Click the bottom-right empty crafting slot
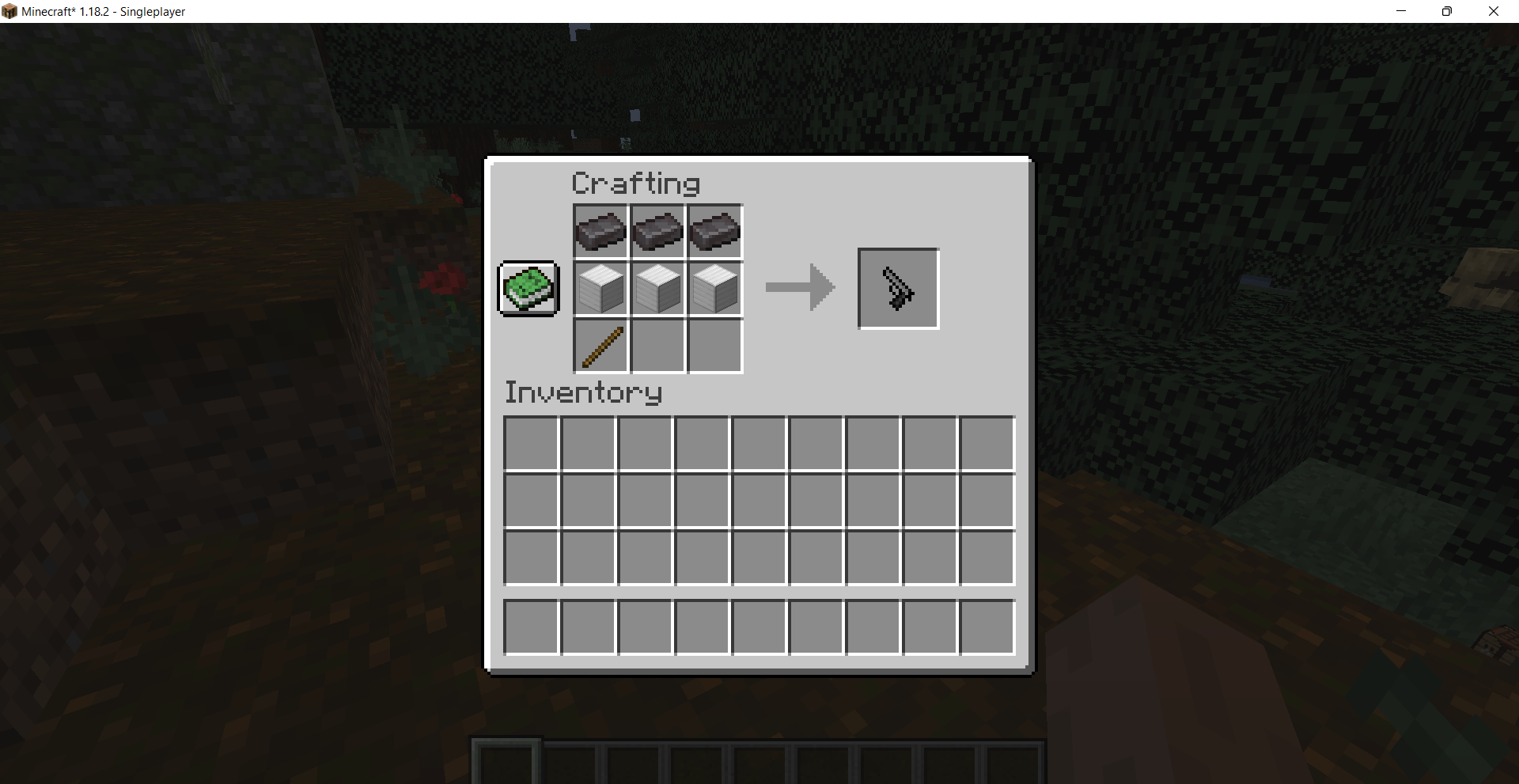 click(714, 346)
